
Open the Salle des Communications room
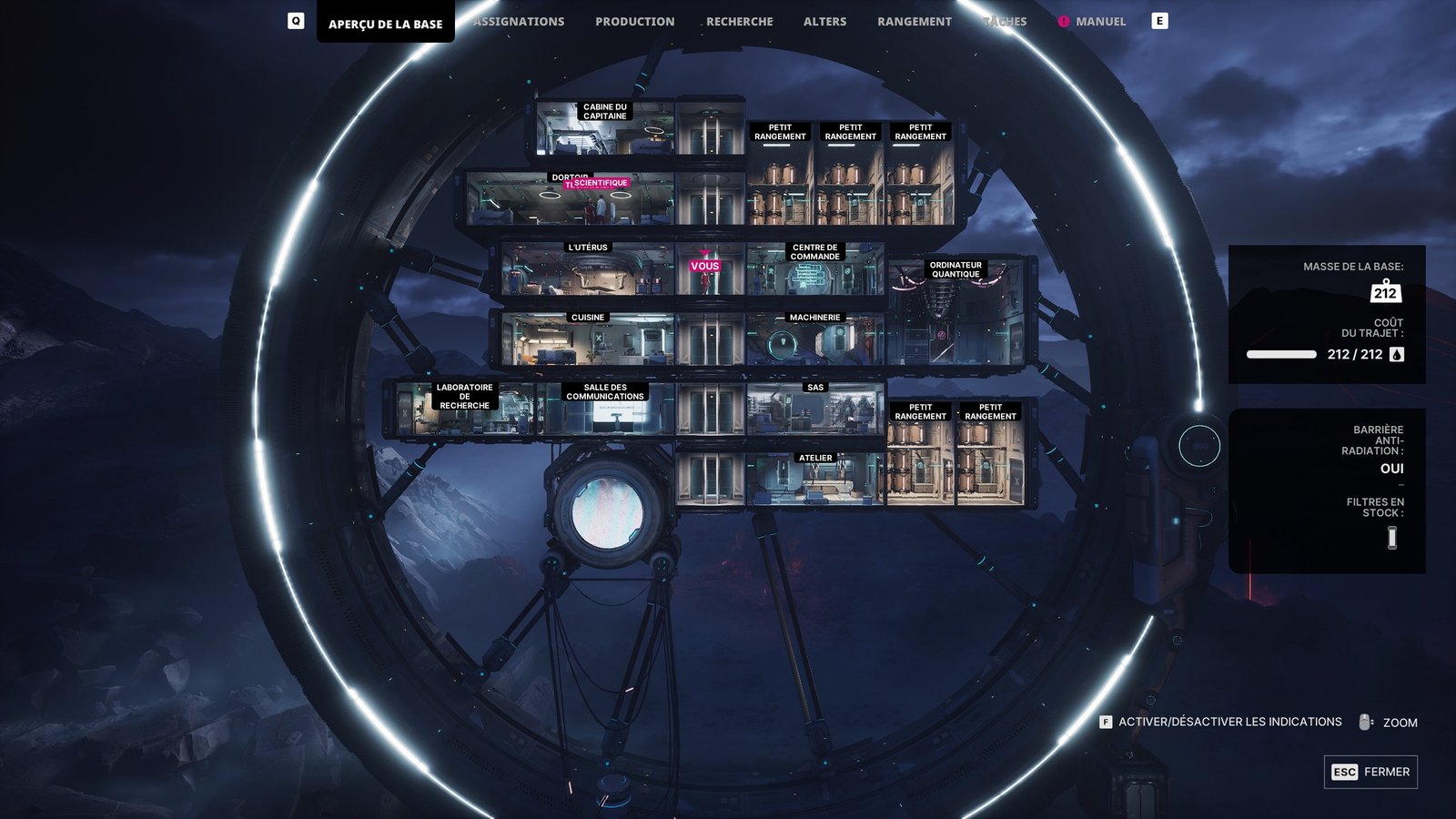(605, 411)
